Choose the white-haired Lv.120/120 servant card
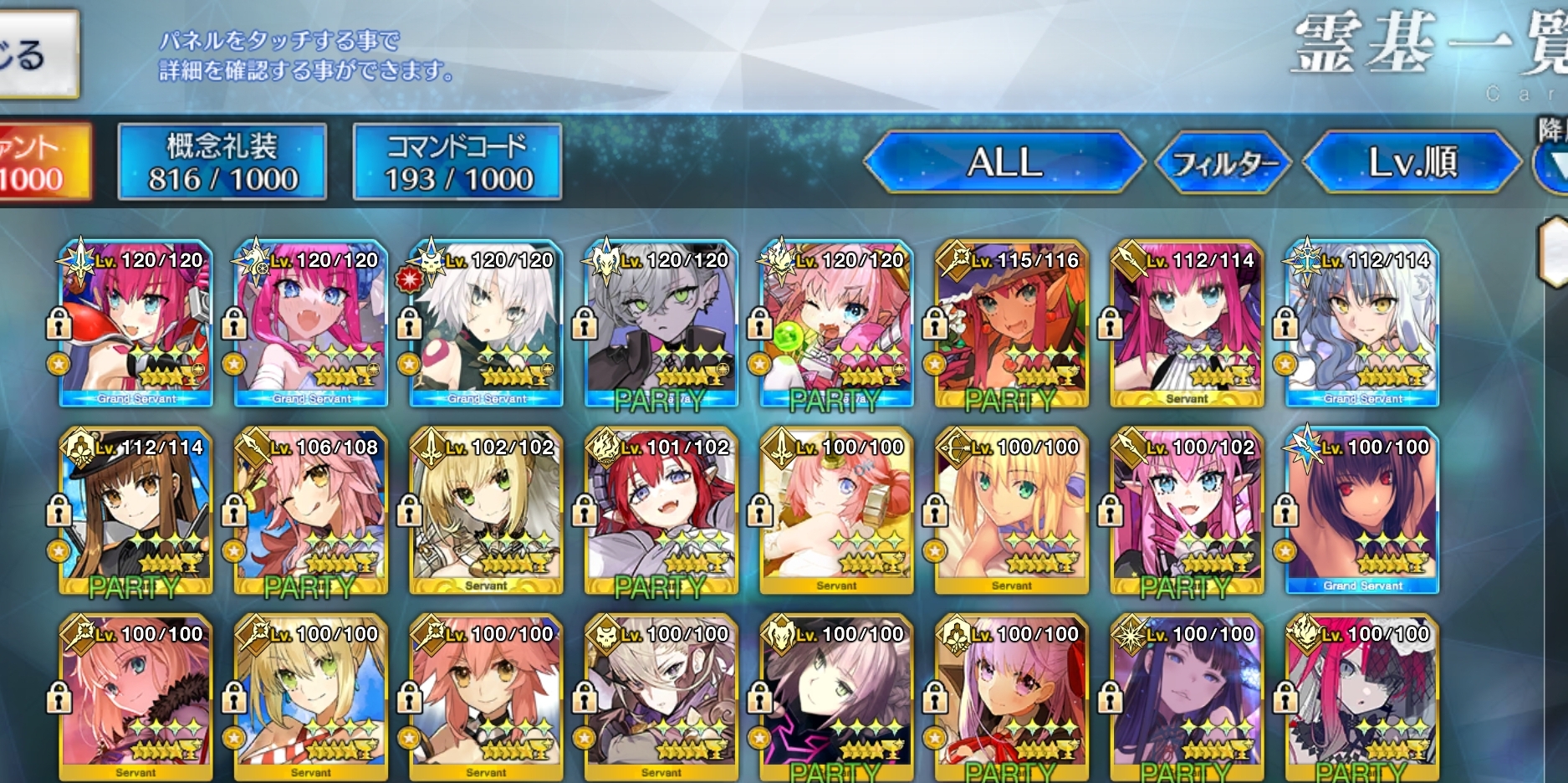The width and height of the screenshot is (1568, 783). (x=487, y=325)
